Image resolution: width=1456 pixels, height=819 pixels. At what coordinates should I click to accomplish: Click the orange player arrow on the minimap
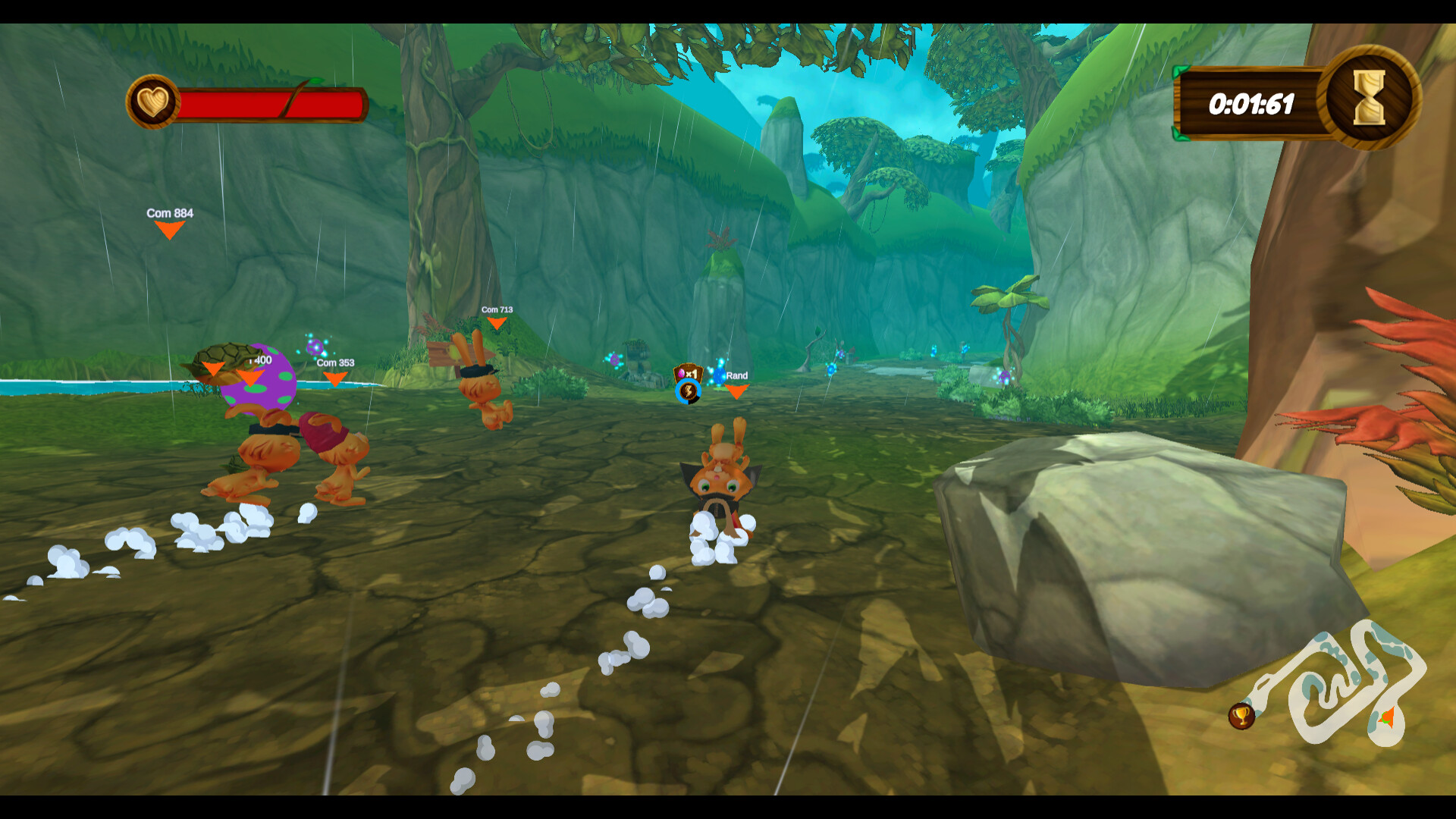[1387, 717]
